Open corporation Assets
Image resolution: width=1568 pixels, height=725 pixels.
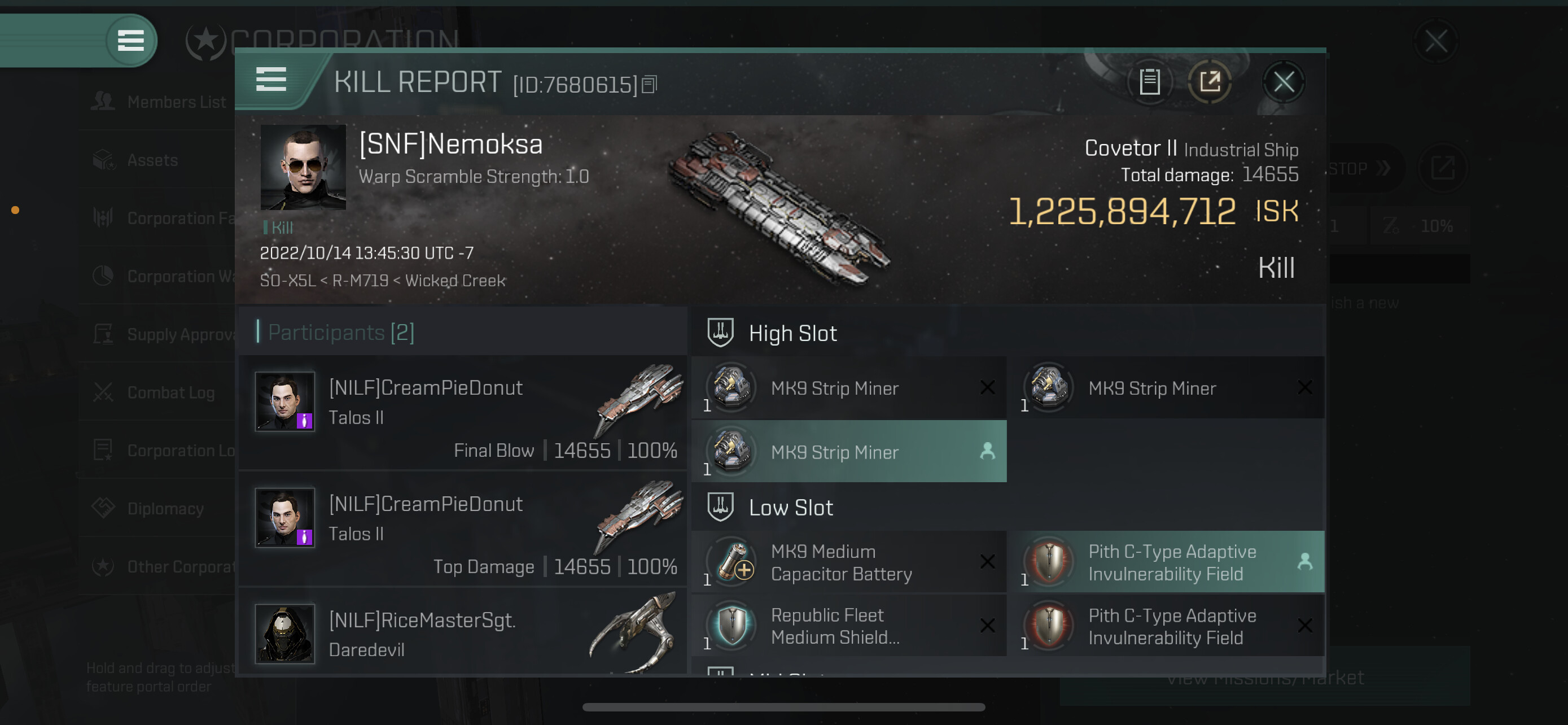[152, 160]
